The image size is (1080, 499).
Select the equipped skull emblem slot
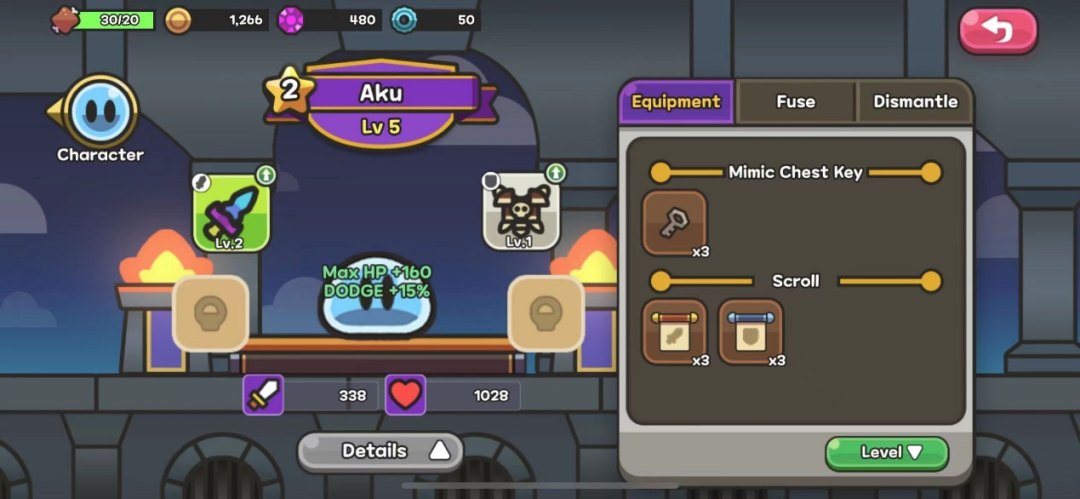521,212
